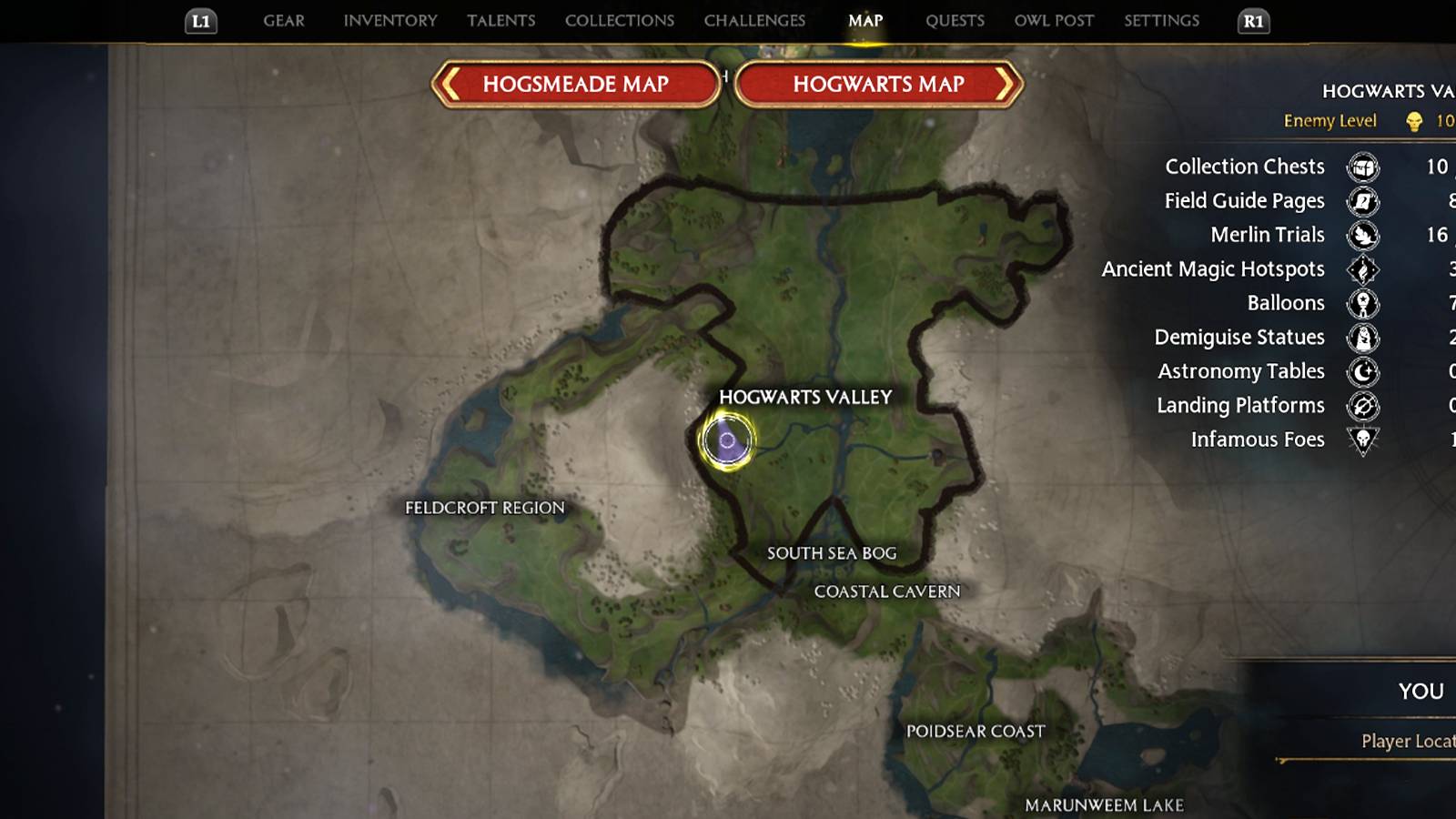
Task: Expand the Player Location panel
Action: [1401, 741]
